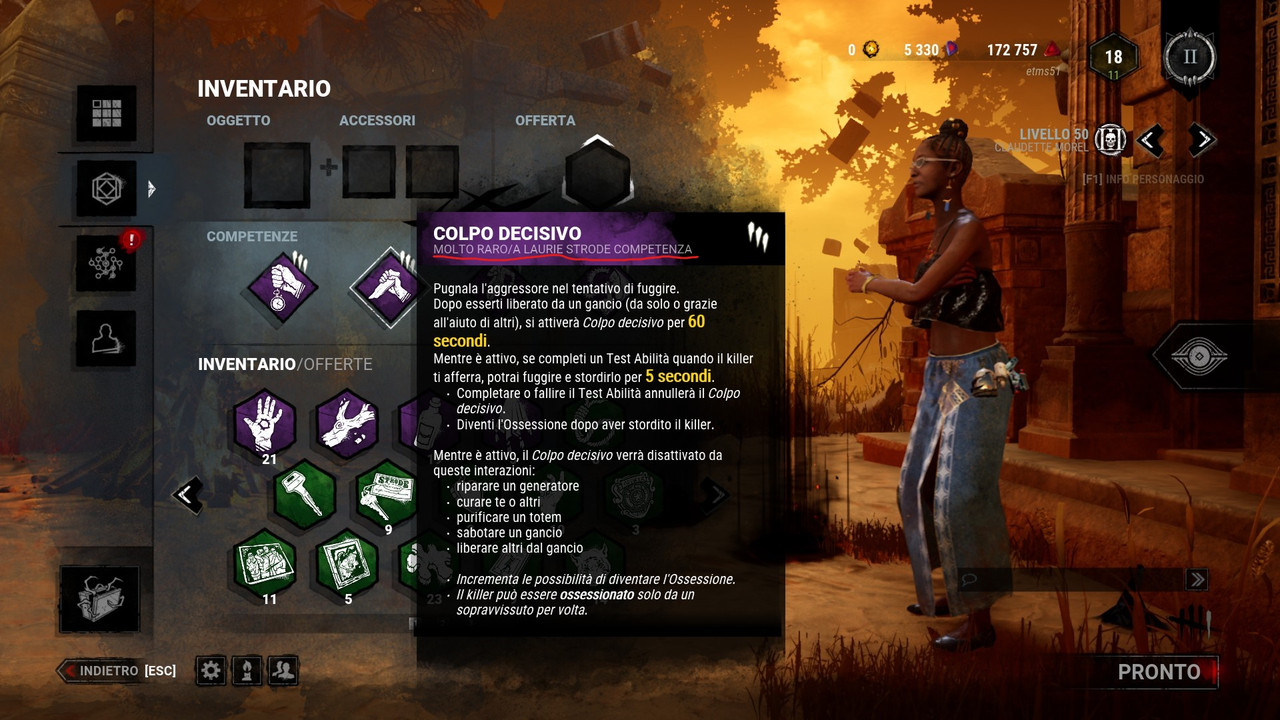Click the PRONTO ready button
Viewport: 1280px width, 720px height.
point(1158,672)
